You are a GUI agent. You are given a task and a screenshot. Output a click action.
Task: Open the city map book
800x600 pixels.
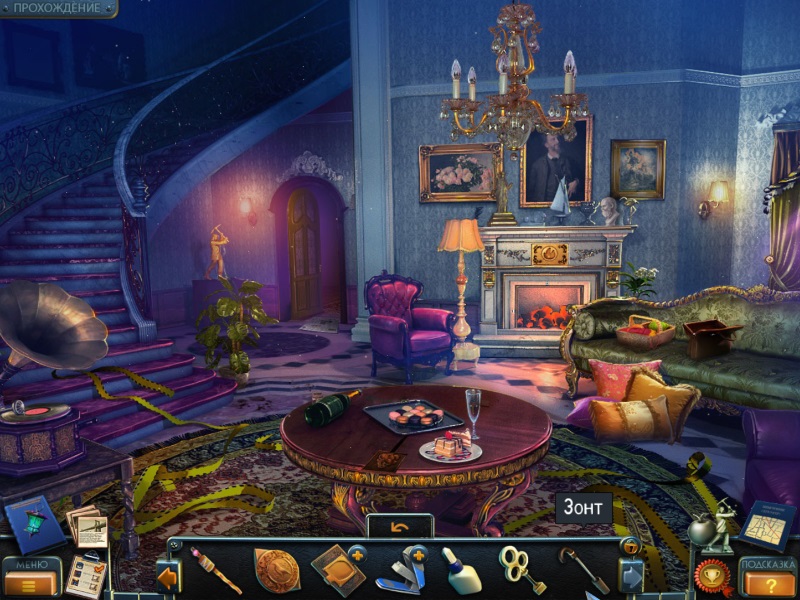click(x=768, y=524)
